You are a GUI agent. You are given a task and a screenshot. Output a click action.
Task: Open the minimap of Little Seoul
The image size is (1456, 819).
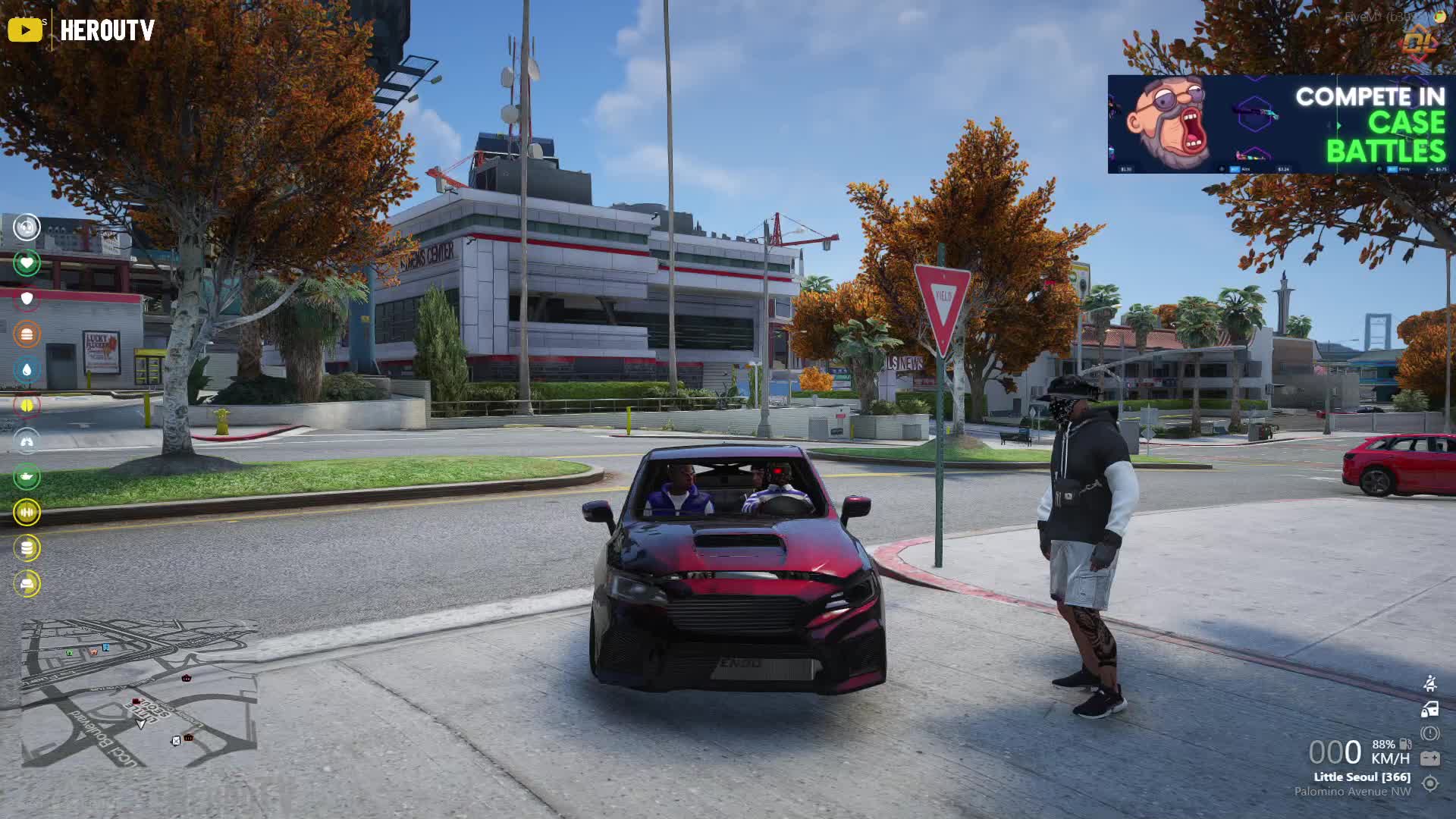[x=139, y=693]
